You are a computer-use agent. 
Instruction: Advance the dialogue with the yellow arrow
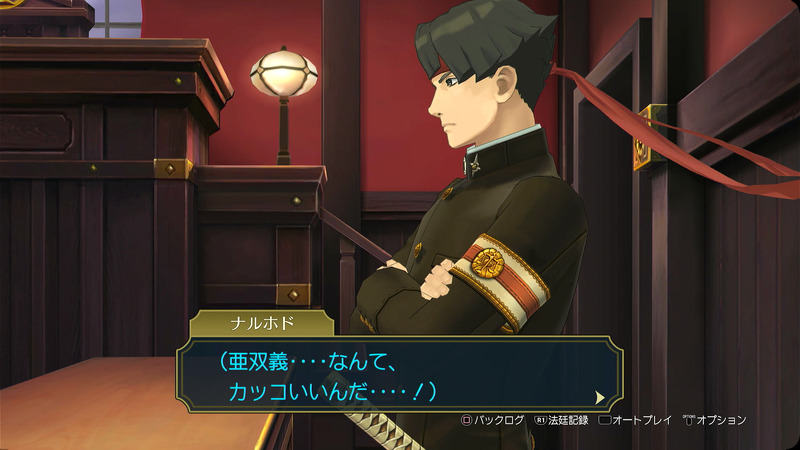599,397
